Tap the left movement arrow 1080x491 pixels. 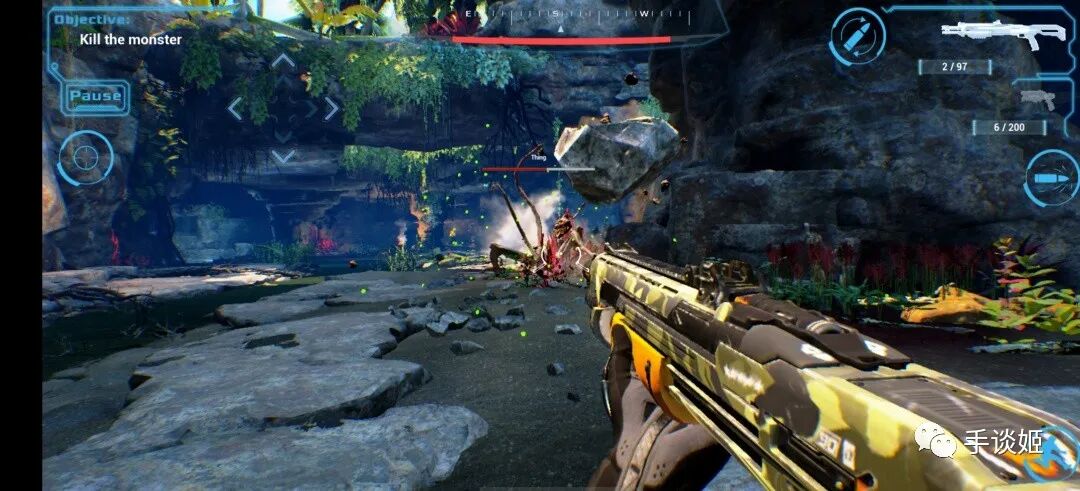tap(236, 108)
